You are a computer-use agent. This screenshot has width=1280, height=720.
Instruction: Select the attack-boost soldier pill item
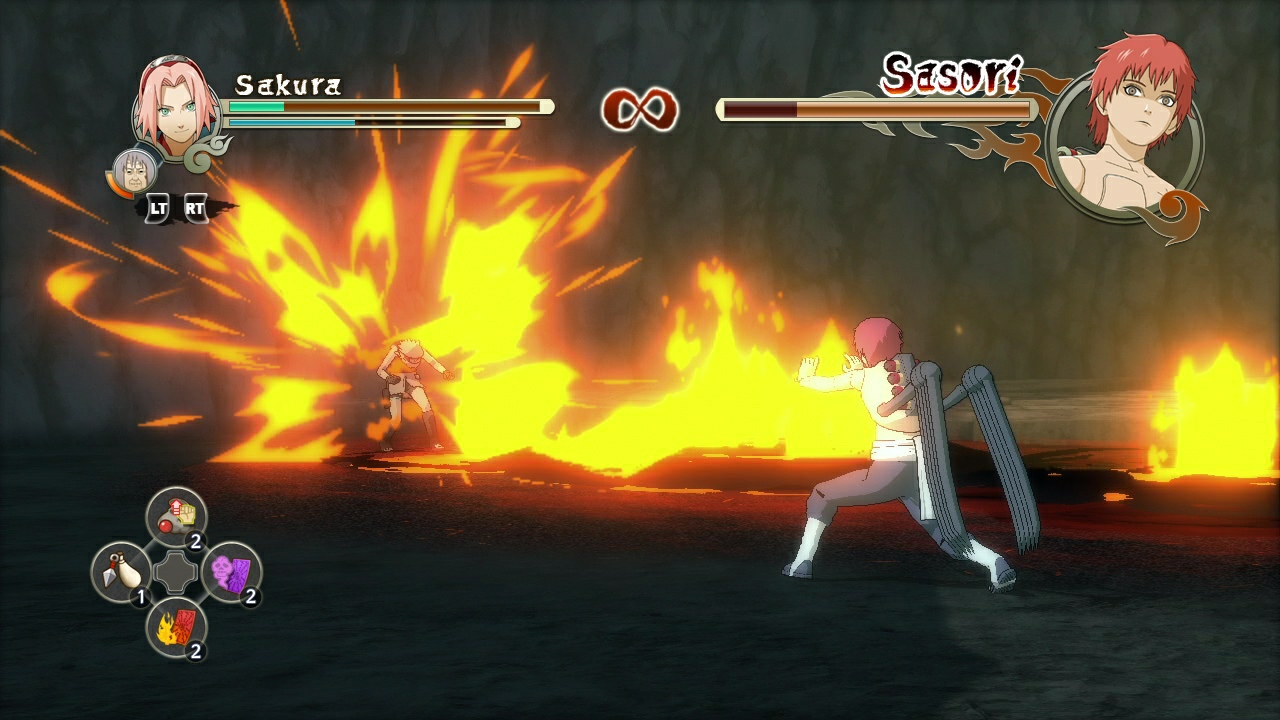coord(175,517)
